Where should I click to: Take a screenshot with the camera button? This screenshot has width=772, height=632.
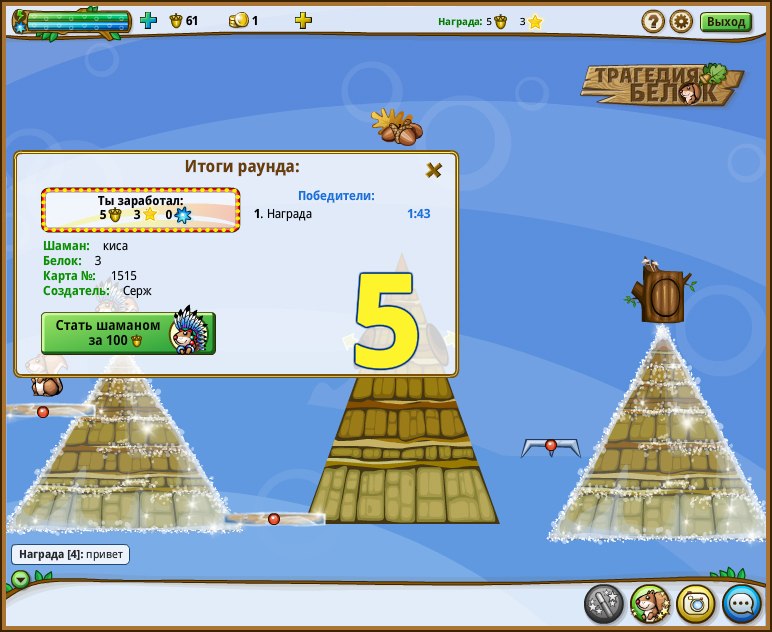(x=695, y=603)
